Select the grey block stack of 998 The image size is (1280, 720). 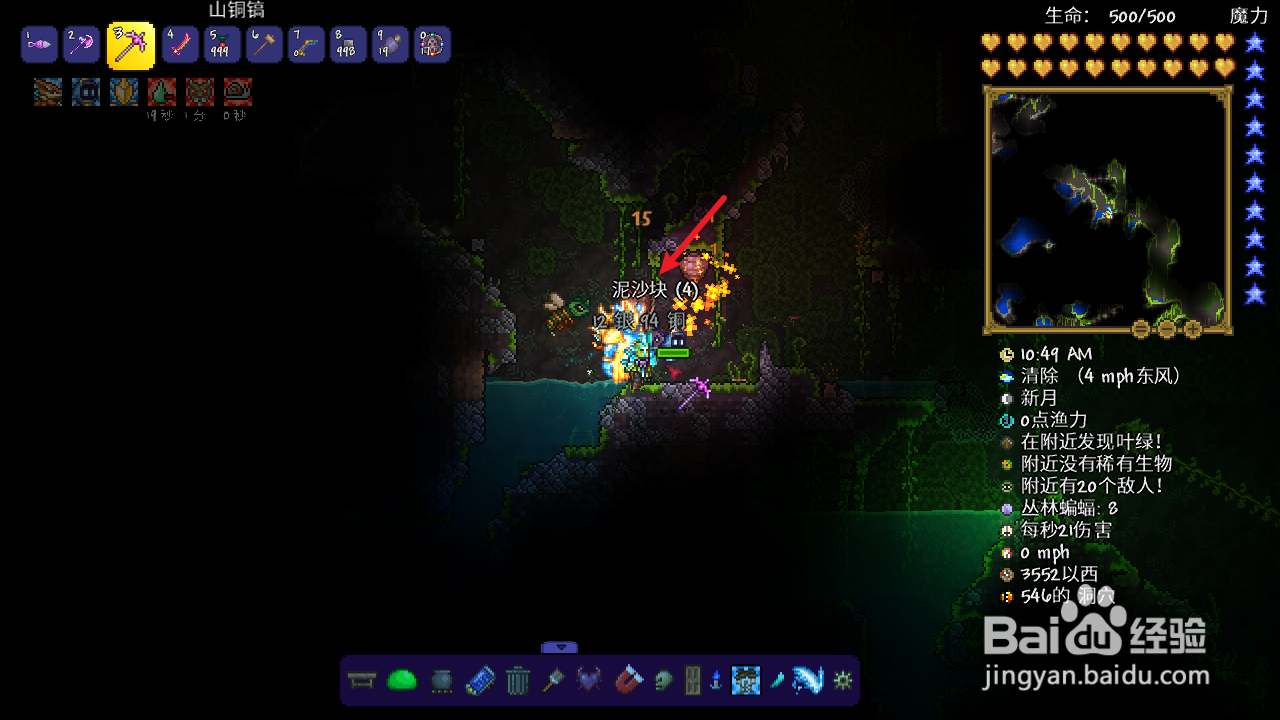pyautogui.click(x=348, y=44)
